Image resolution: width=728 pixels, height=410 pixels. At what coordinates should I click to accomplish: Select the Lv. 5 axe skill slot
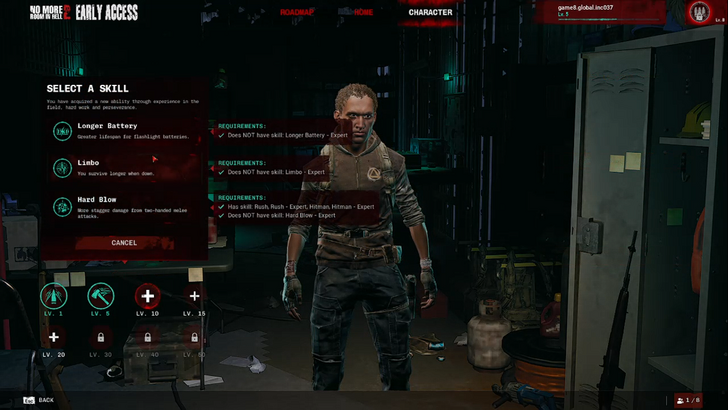pyautogui.click(x=101, y=296)
